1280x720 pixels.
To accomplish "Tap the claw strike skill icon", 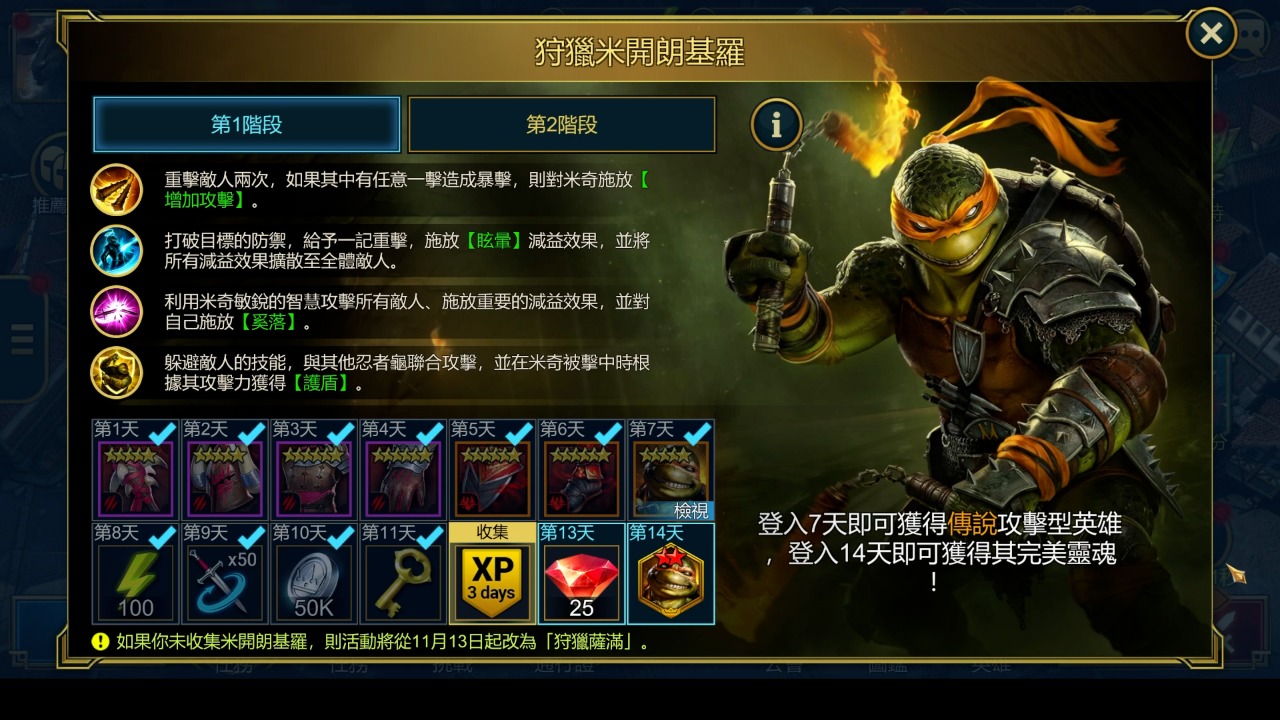I will pos(117,189).
